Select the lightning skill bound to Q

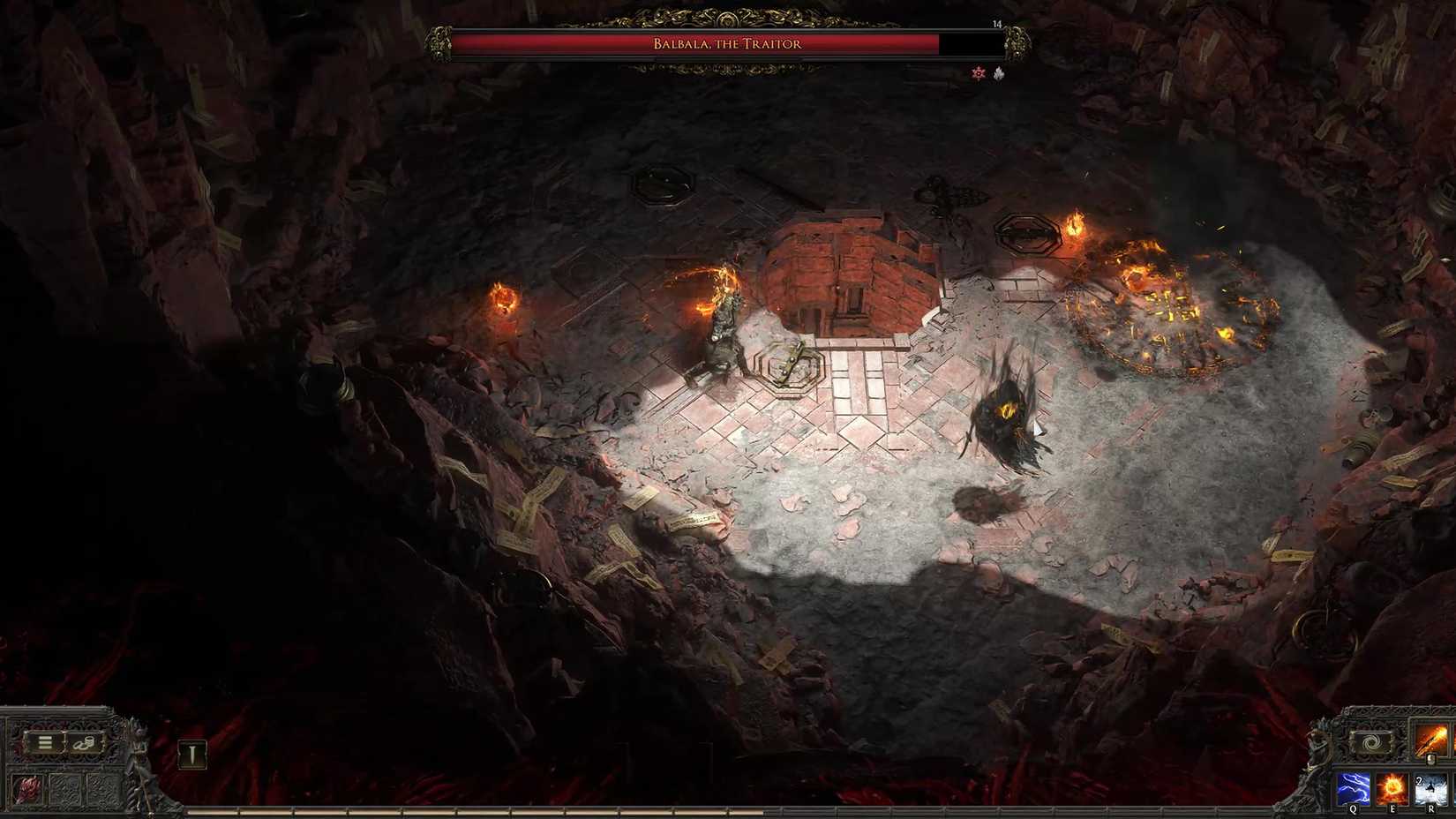pyautogui.click(x=1353, y=788)
